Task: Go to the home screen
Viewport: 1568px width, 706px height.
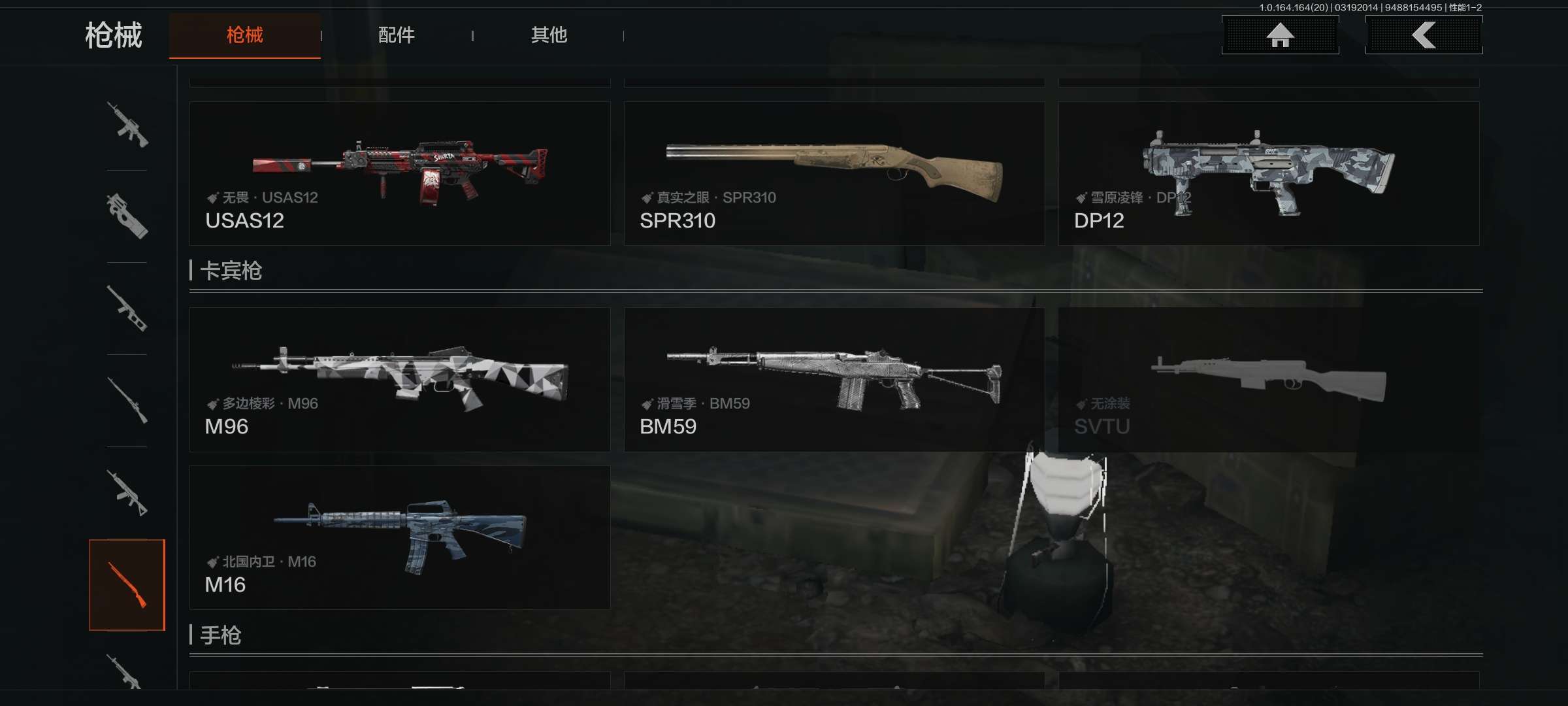Action: pos(1280,35)
